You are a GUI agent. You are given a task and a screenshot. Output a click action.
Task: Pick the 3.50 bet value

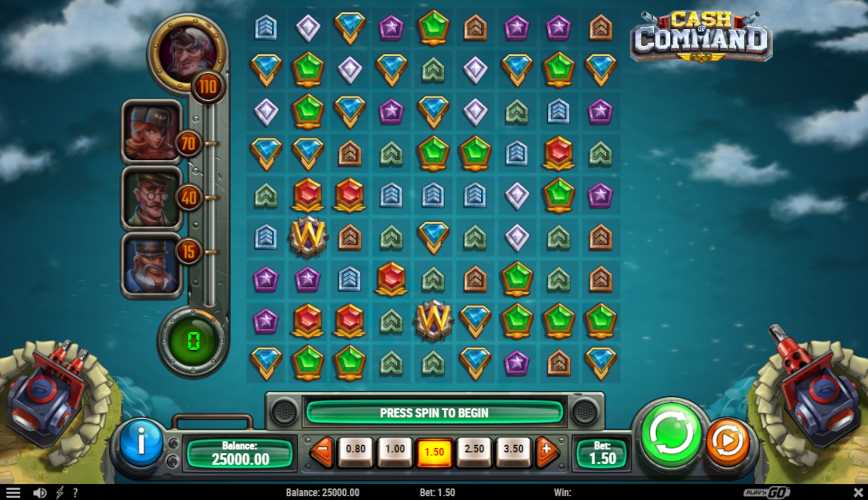pyautogui.click(x=513, y=451)
